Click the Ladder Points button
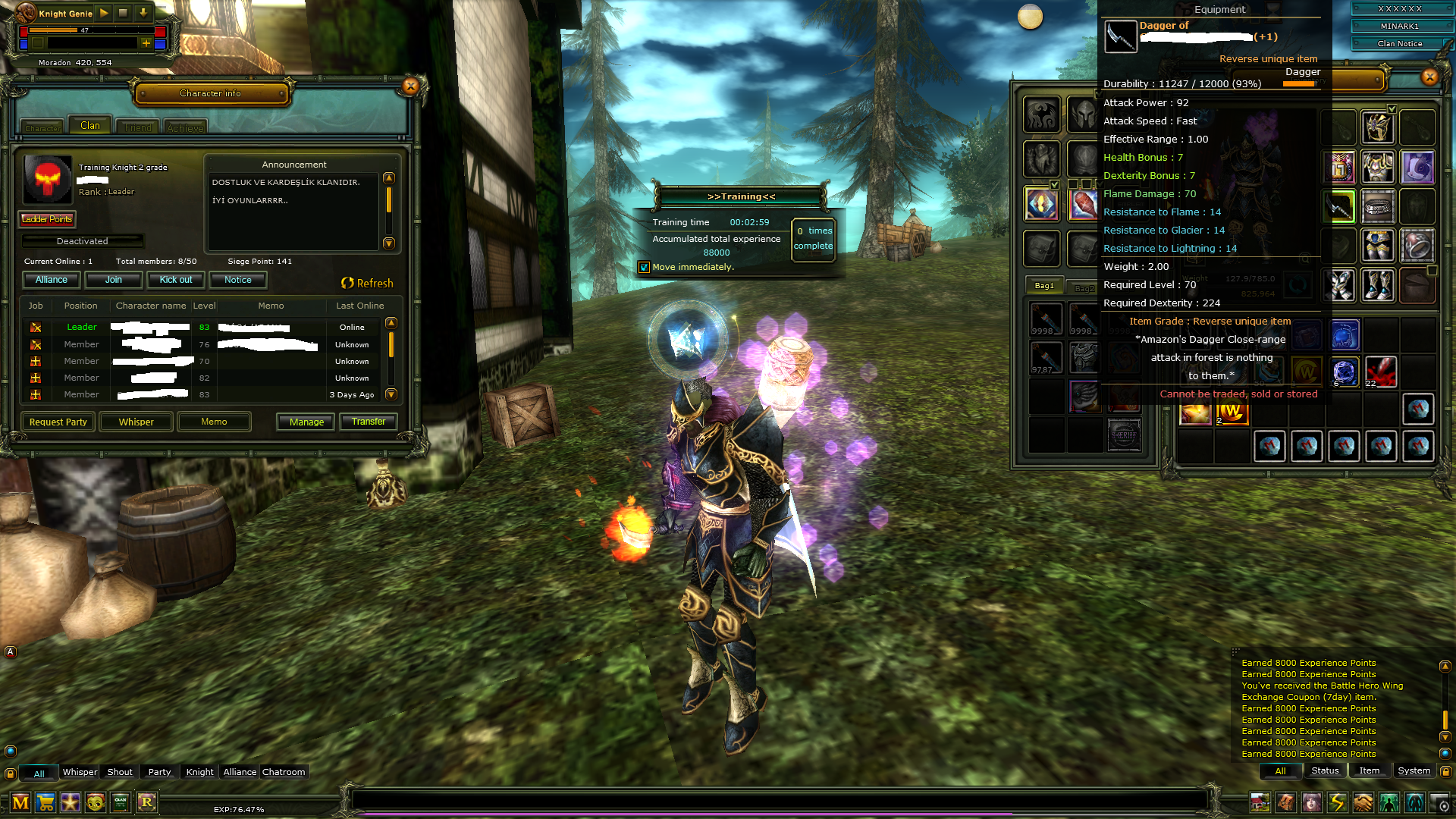 click(x=47, y=219)
